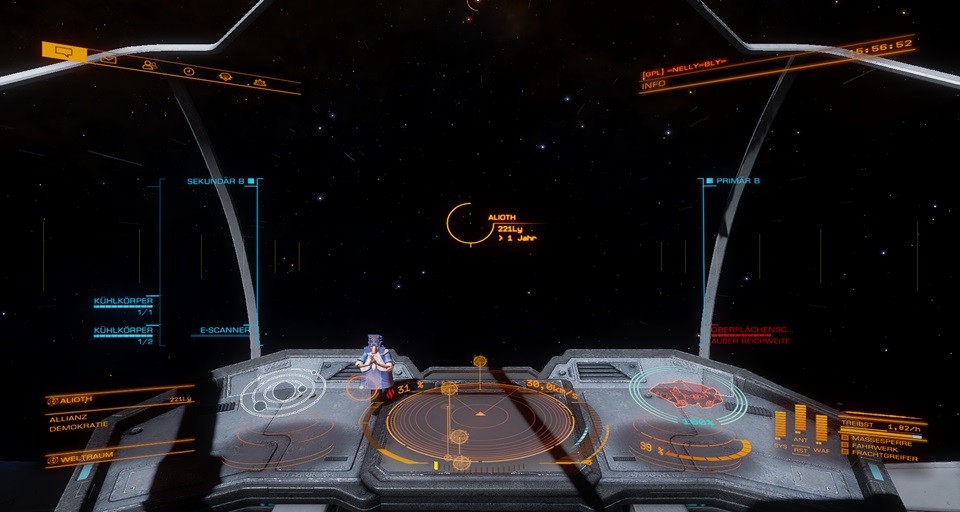Click the ship shield hologram display
The height and width of the screenshot is (512, 960).
(x=687, y=393)
